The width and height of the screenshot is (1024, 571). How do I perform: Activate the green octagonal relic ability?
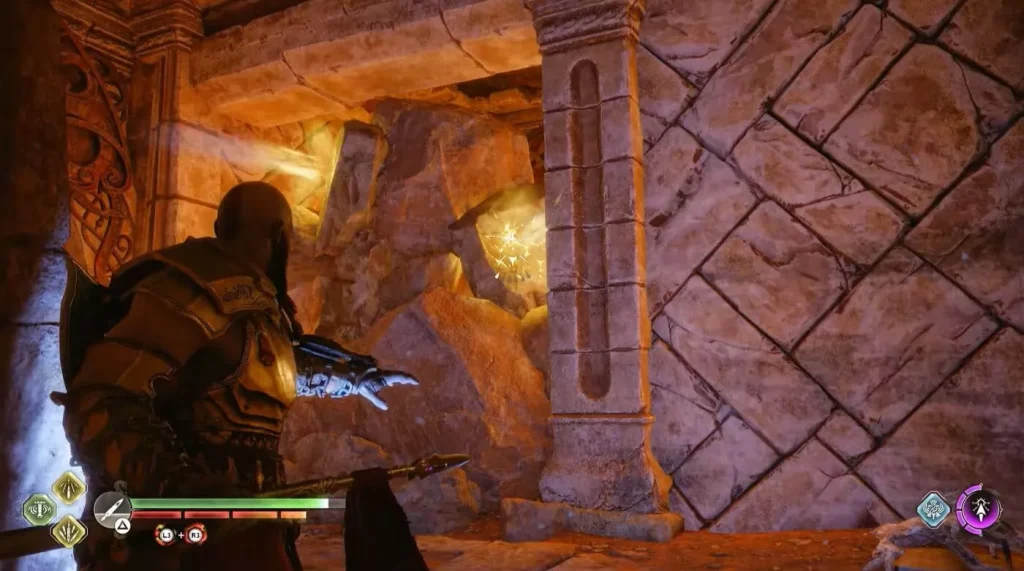pyautogui.click(x=38, y=509)
